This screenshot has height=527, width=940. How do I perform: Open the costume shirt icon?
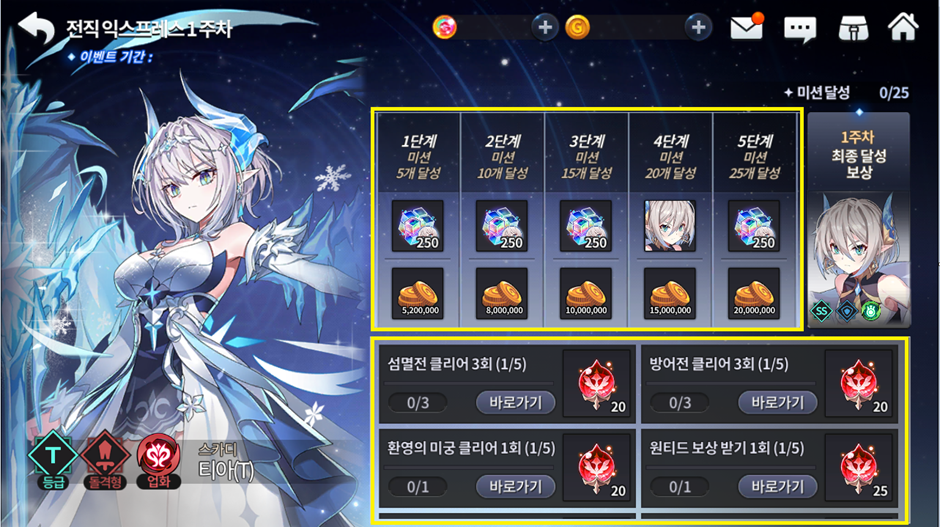852,28
